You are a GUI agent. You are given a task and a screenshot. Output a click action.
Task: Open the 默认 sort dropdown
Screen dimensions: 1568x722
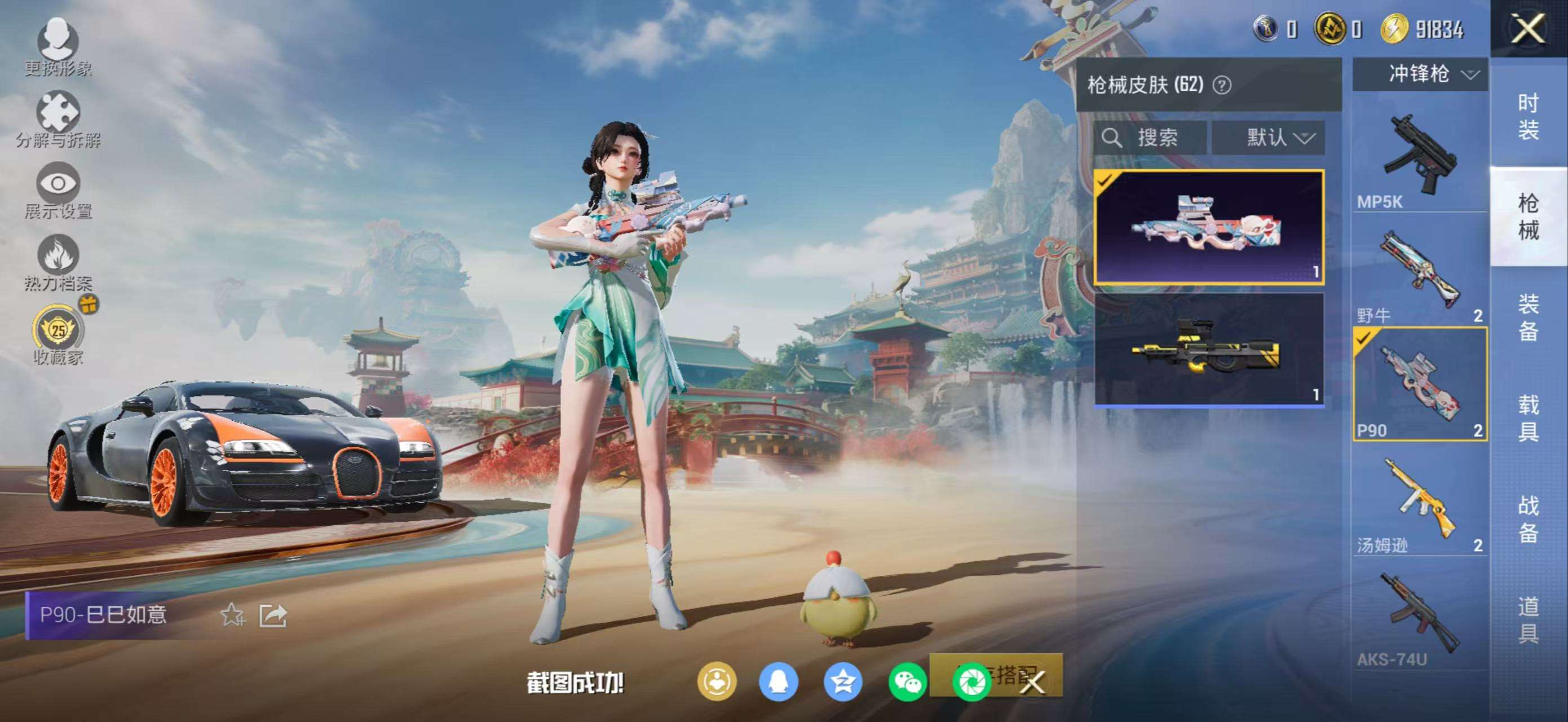tap(1277, 138)
